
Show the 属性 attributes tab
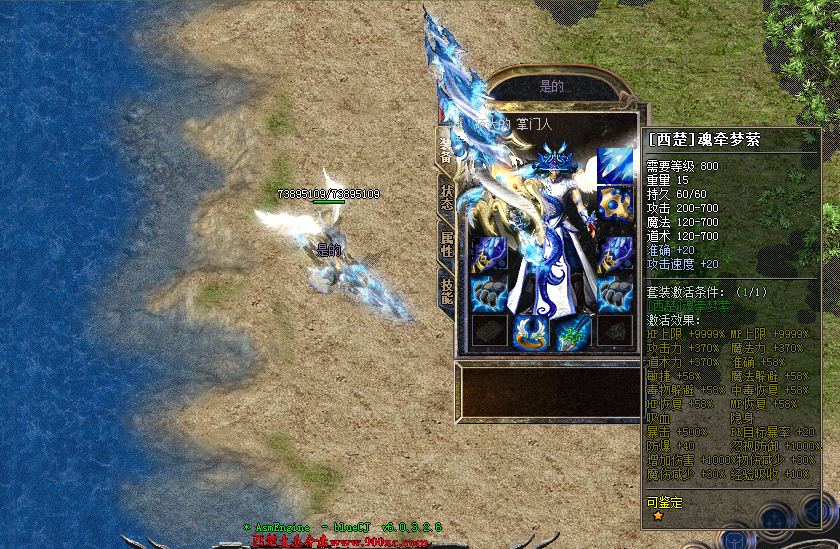click(445, 242)
